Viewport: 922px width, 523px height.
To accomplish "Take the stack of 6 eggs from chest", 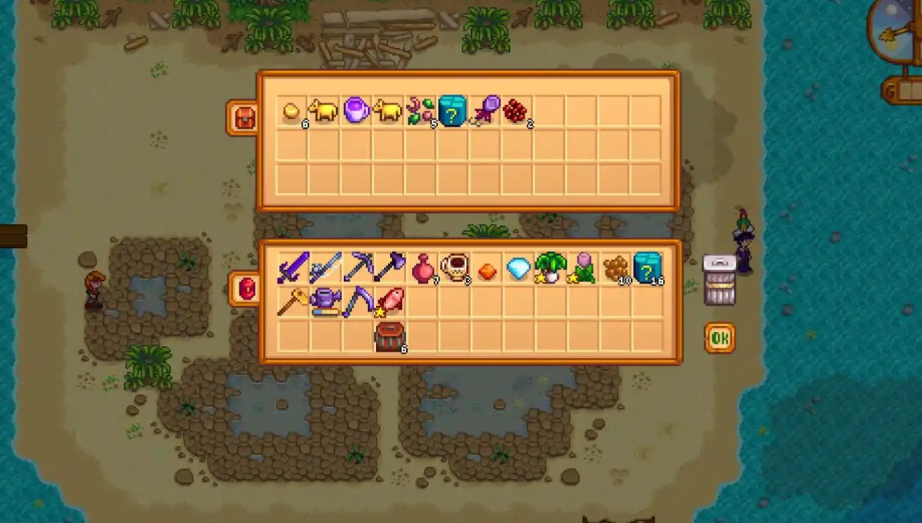I will (x=291, y=111).
